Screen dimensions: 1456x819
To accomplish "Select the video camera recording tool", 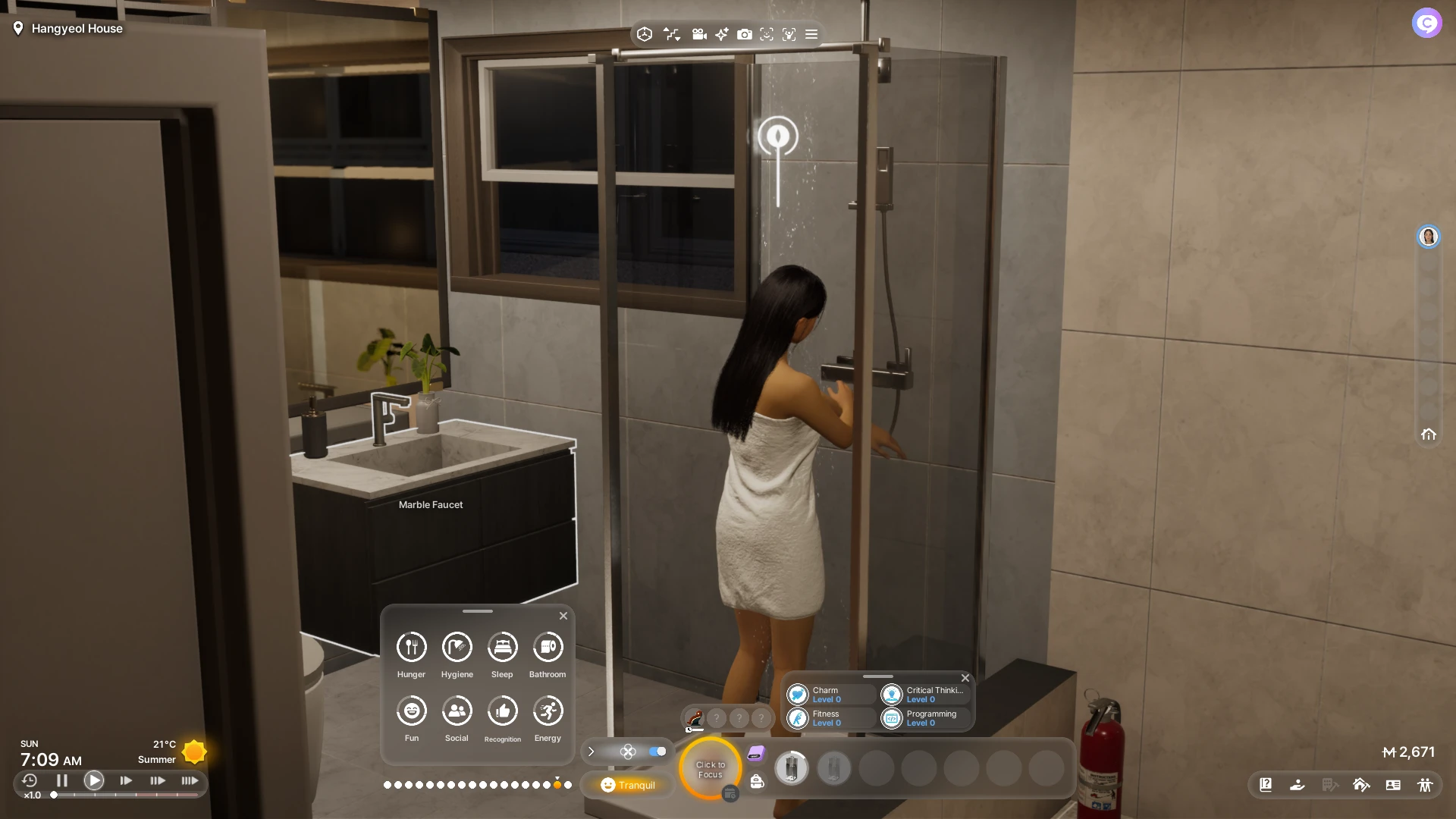I will click(699, 34).
